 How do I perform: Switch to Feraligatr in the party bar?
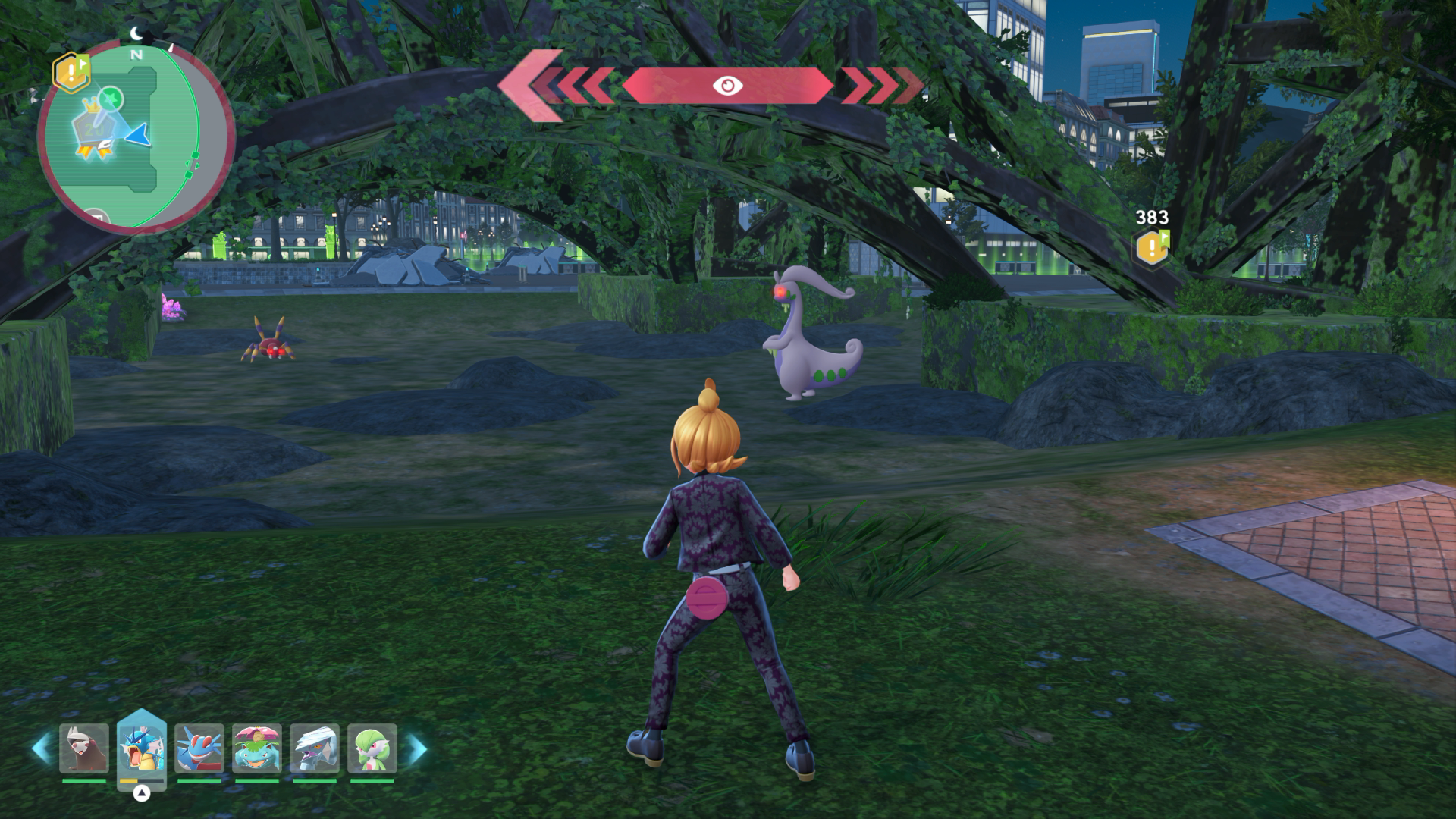click(x=199, y=748)
